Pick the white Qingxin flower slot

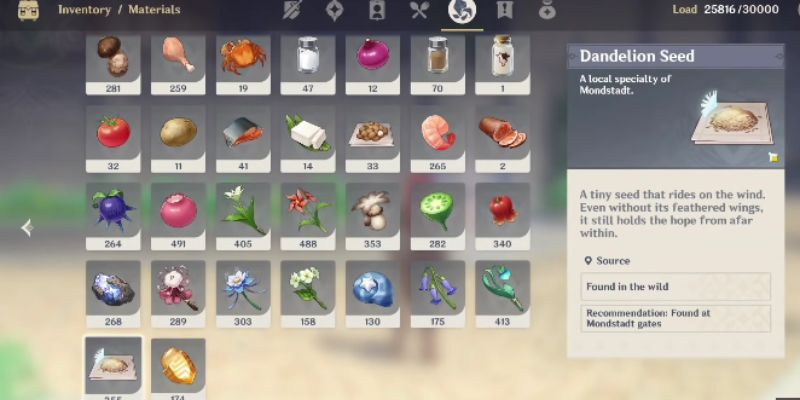[307, 288]
